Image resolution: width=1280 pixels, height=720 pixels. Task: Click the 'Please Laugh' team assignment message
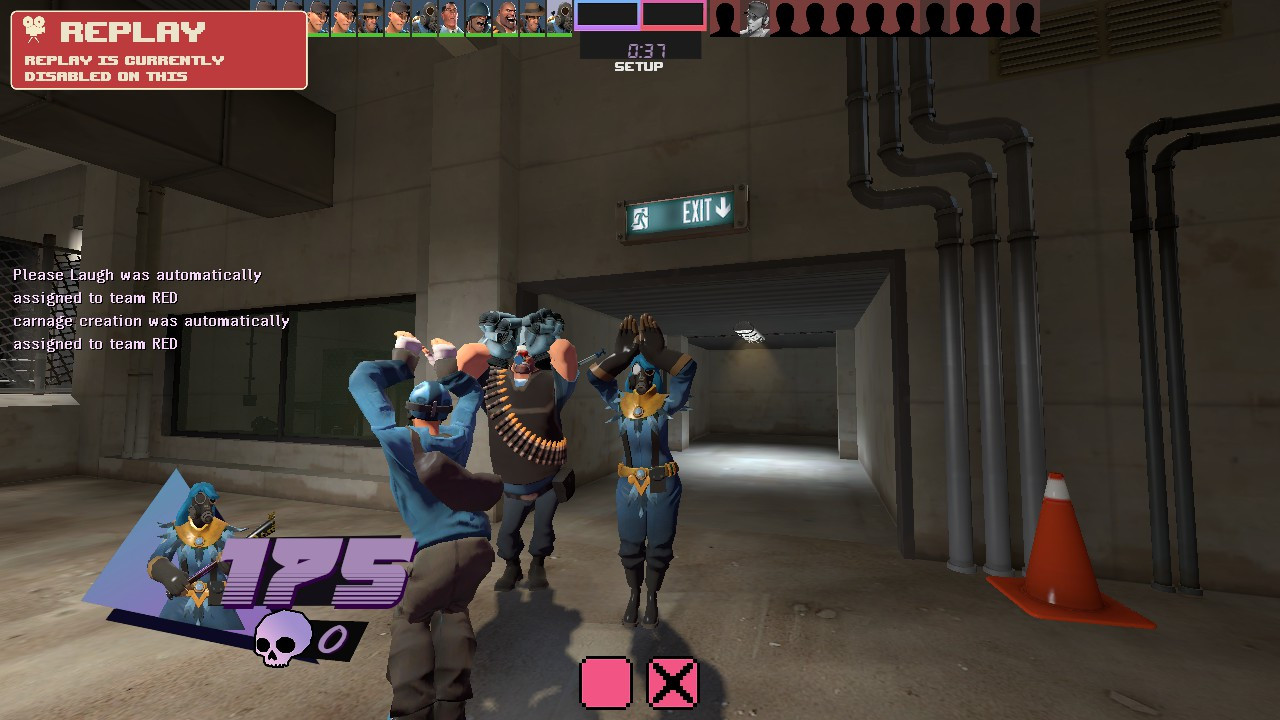pyautogui.click(x=135, y=286)
